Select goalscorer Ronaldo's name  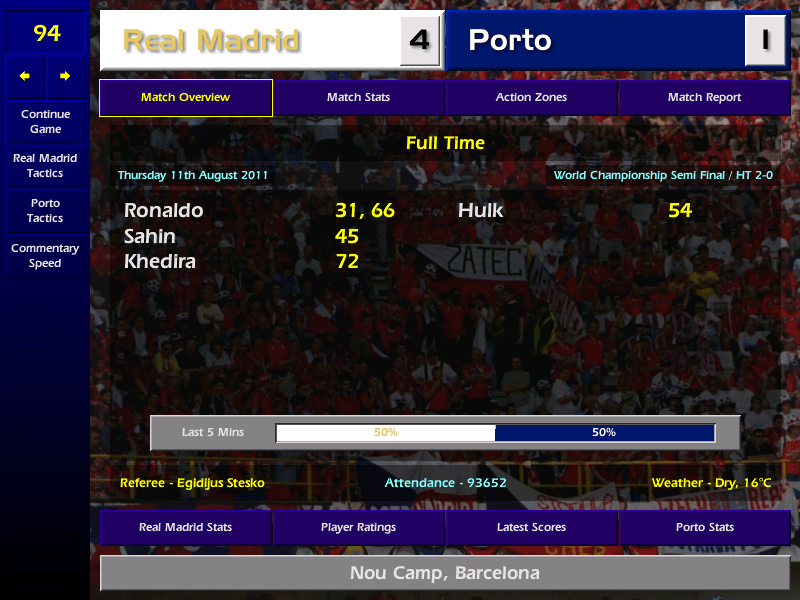pos(163,211)
